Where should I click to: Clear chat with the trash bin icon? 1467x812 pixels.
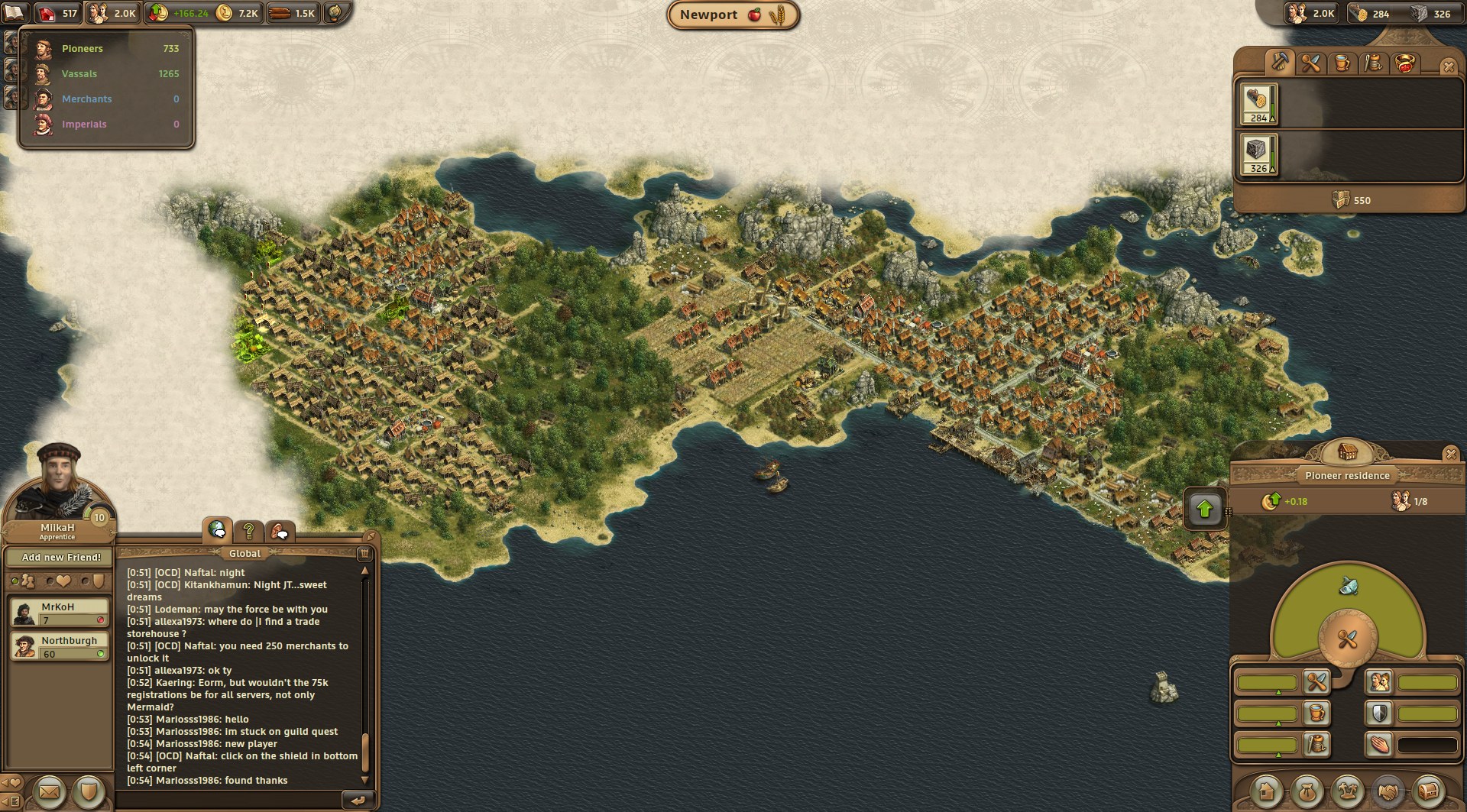364,553
